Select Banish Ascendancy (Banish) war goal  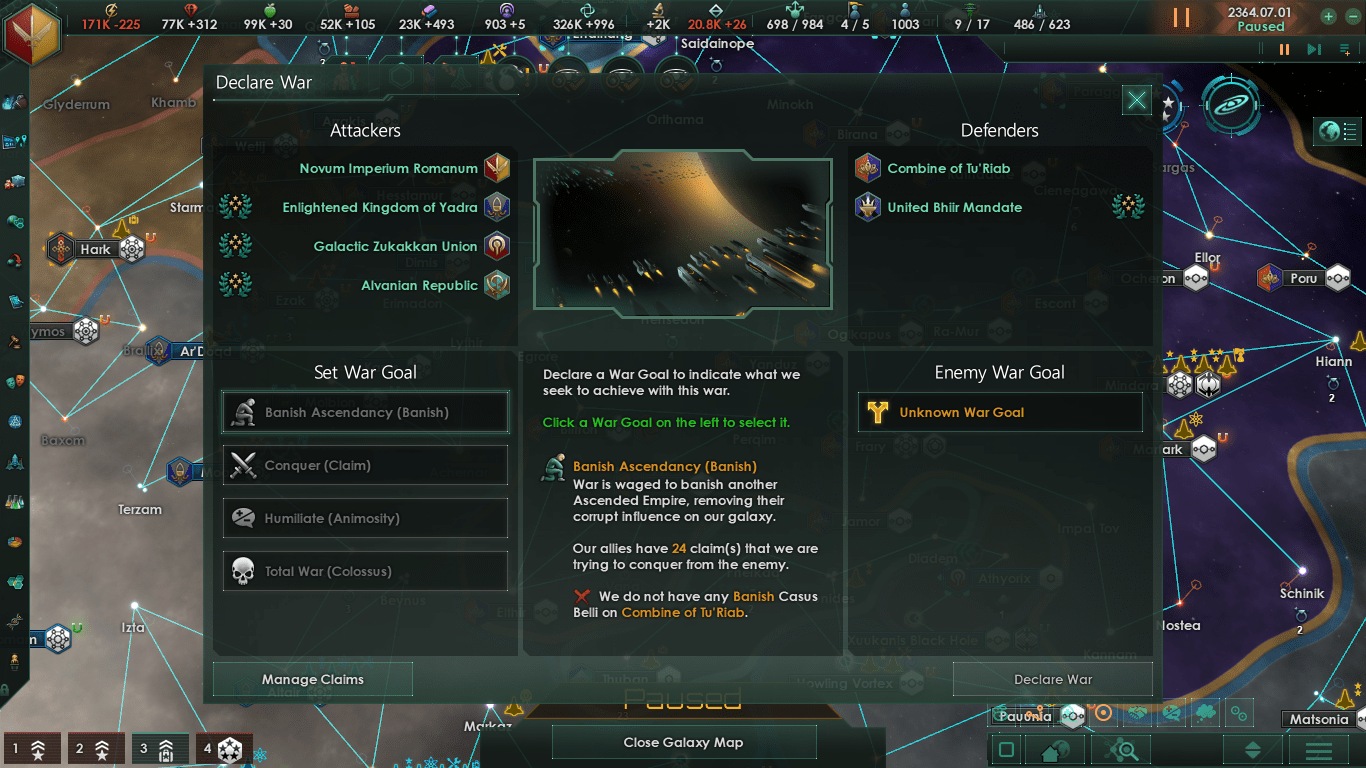[365, 413]
